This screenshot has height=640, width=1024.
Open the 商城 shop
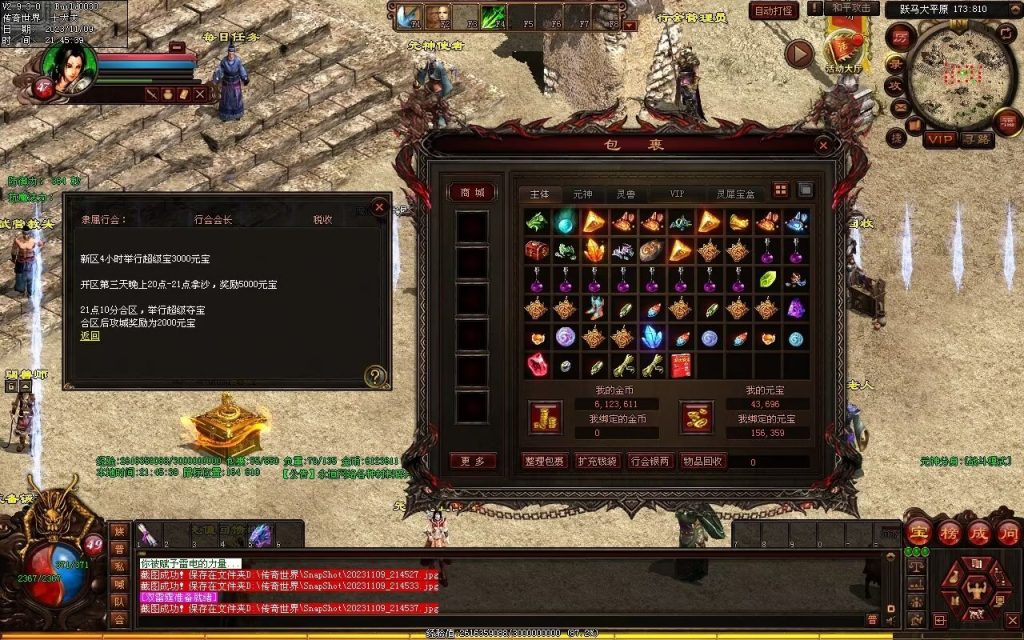point(471,192)
